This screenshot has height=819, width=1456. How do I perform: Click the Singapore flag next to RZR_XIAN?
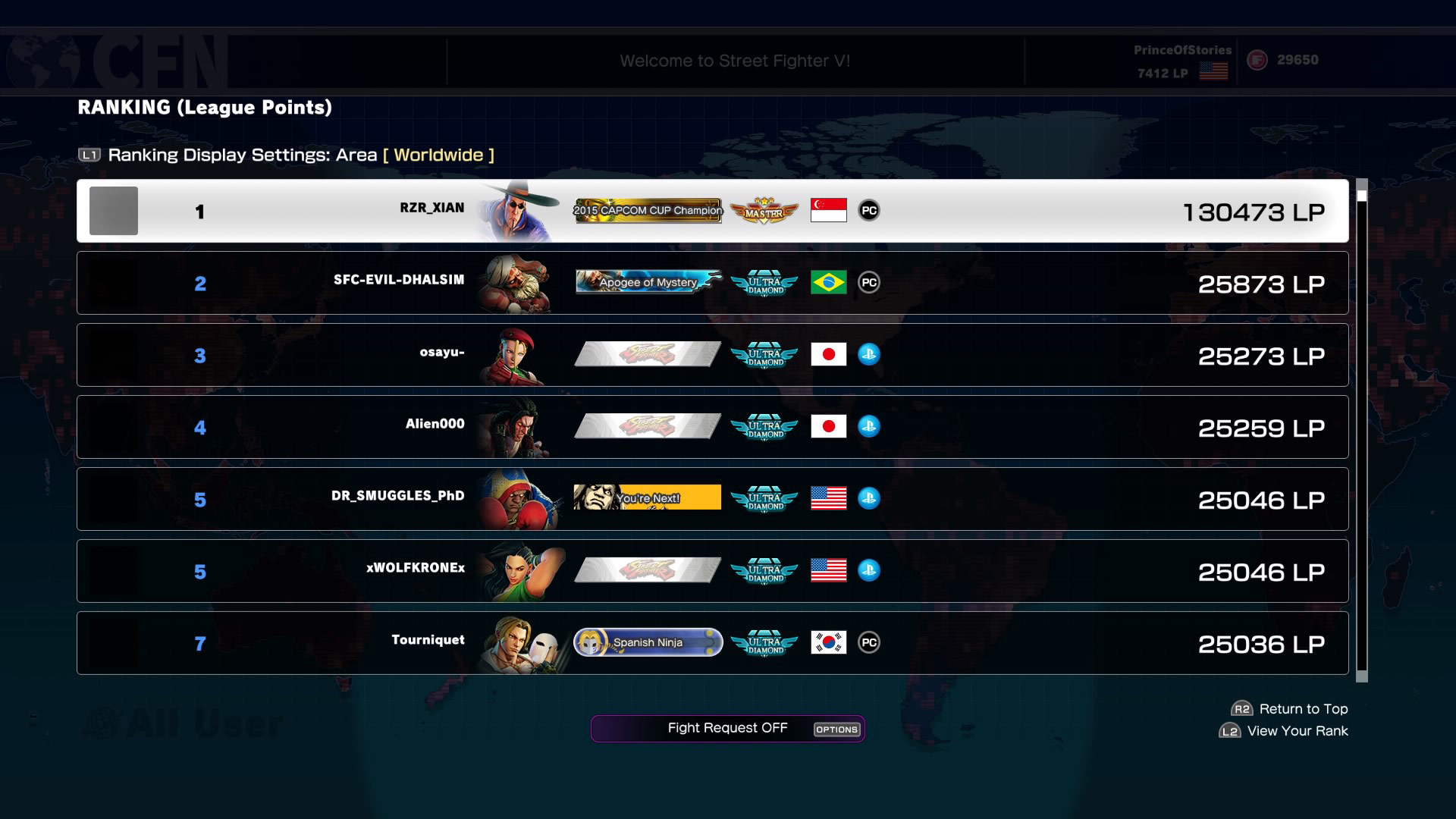pos(828,211)
